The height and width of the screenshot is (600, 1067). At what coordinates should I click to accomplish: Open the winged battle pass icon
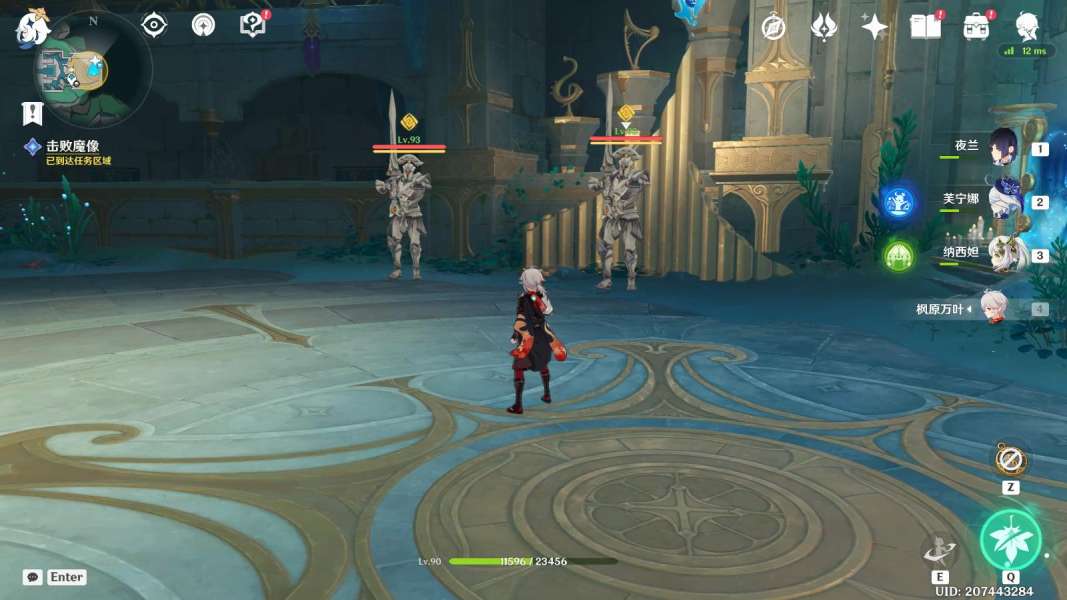click(x=824, y=27)
